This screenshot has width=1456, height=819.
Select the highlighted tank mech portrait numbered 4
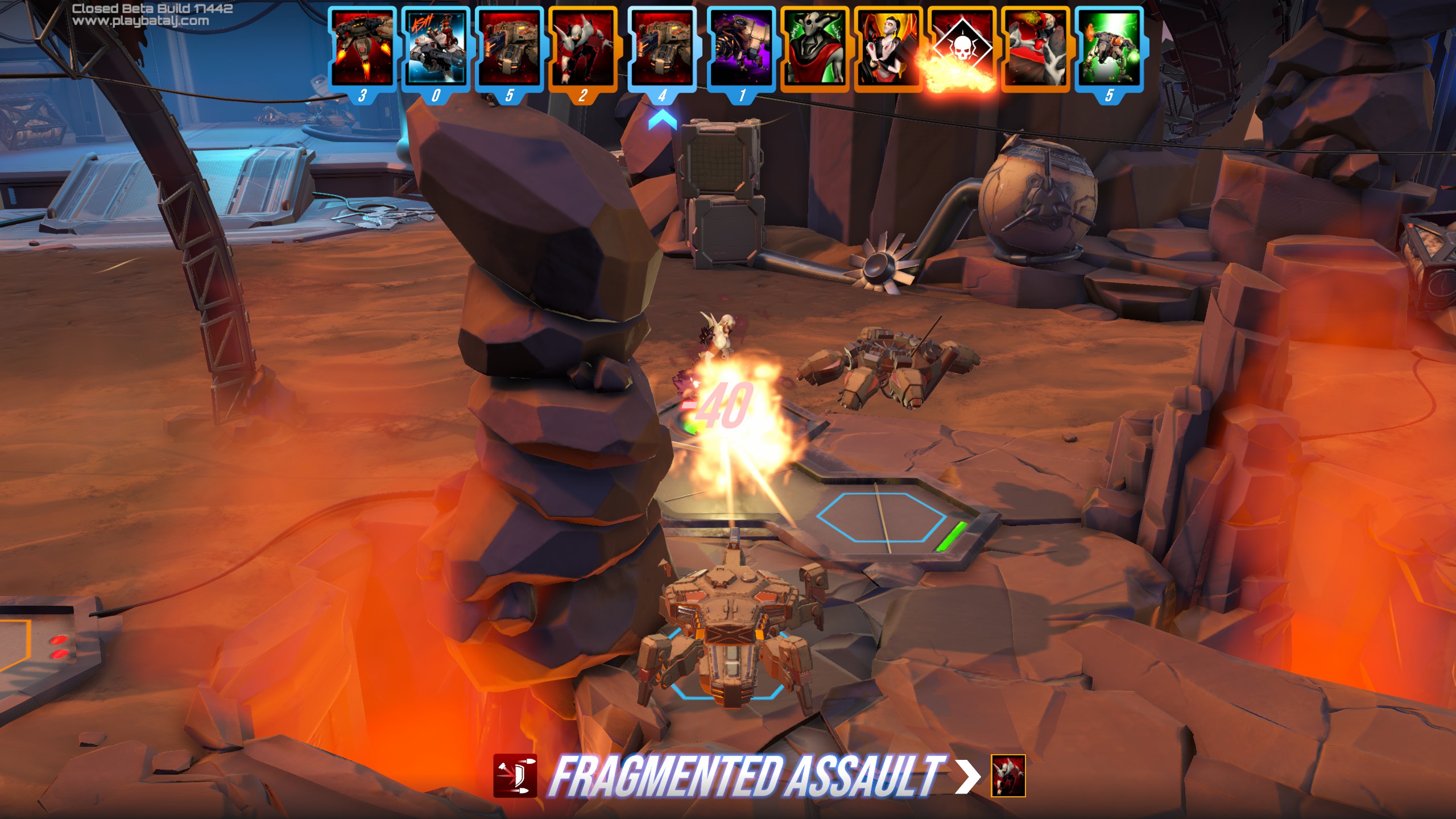[x=661, y=49]
